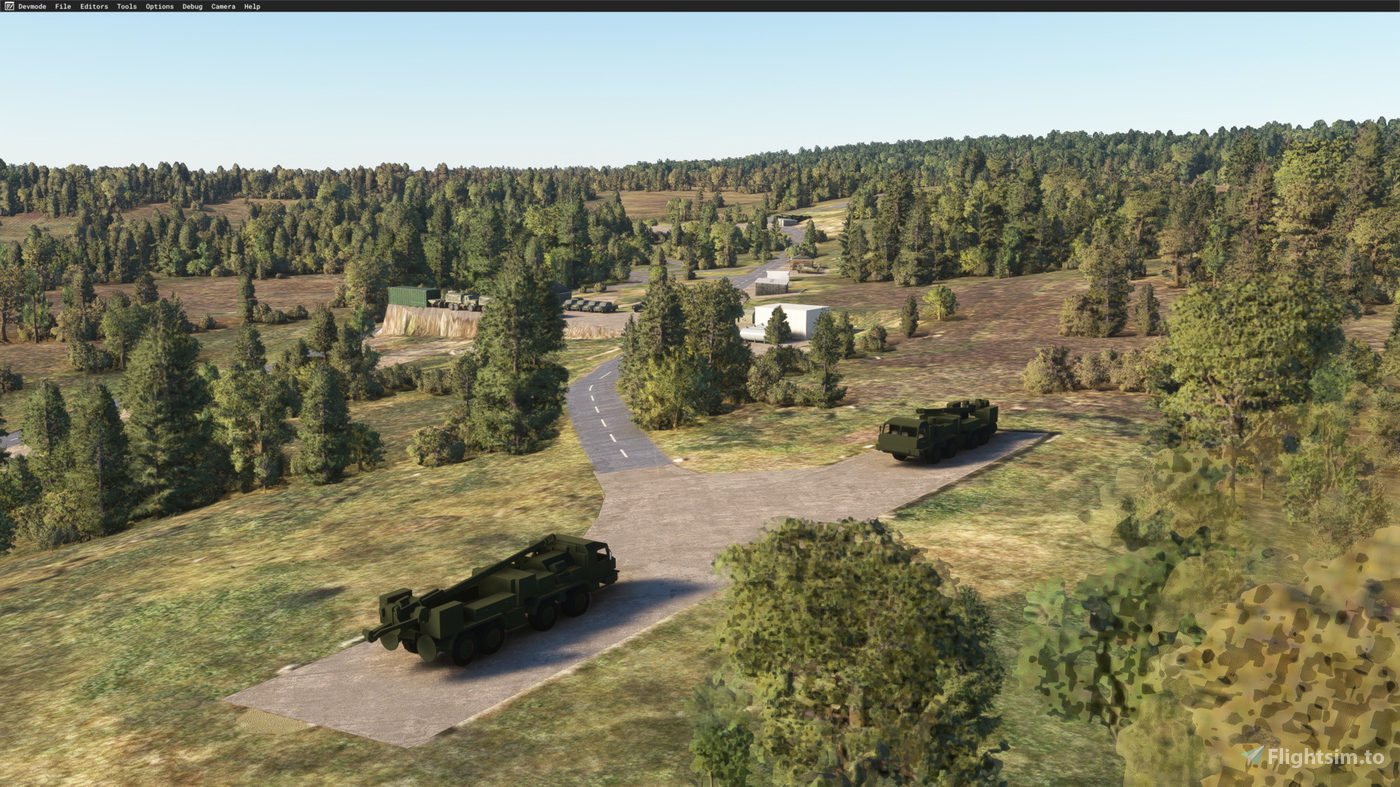Open the Editors menu
The width and height of the screenshot is (1400, 787).
point(94,5)
